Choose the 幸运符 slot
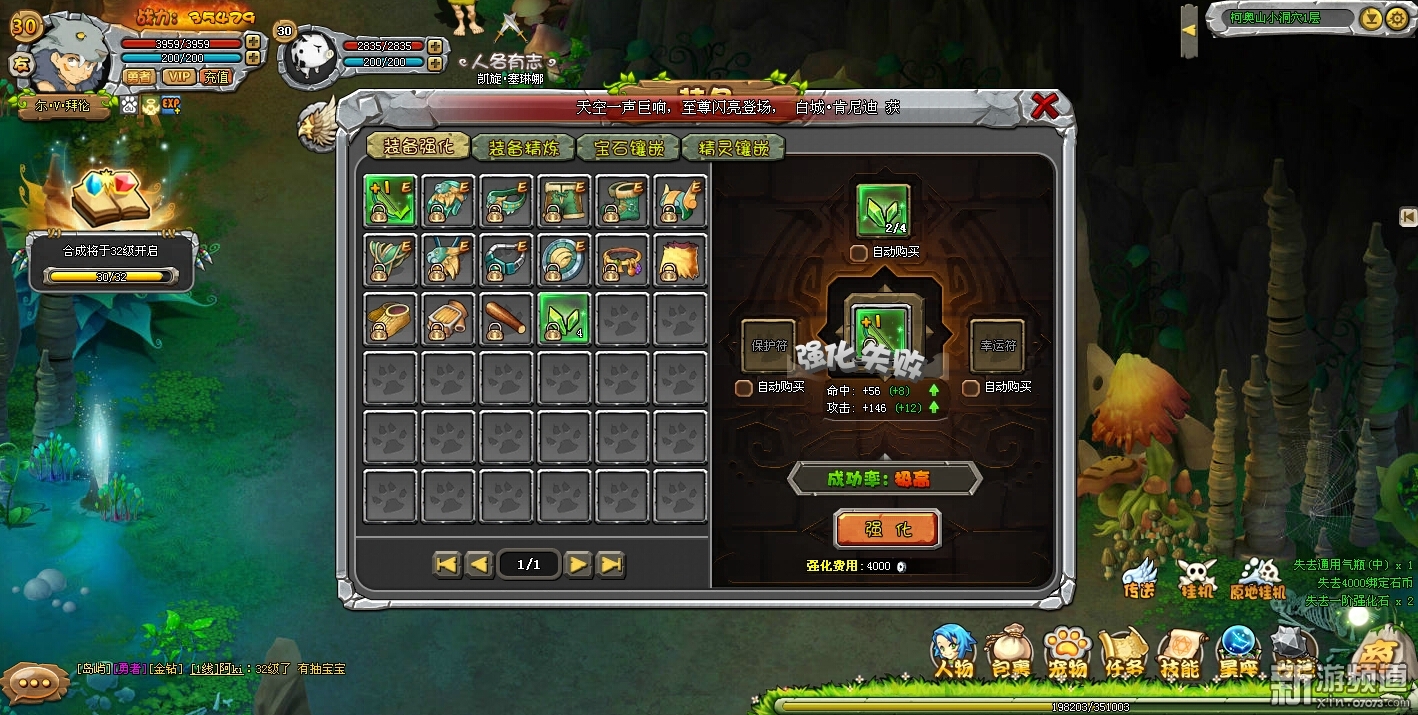 pos(997,346)
